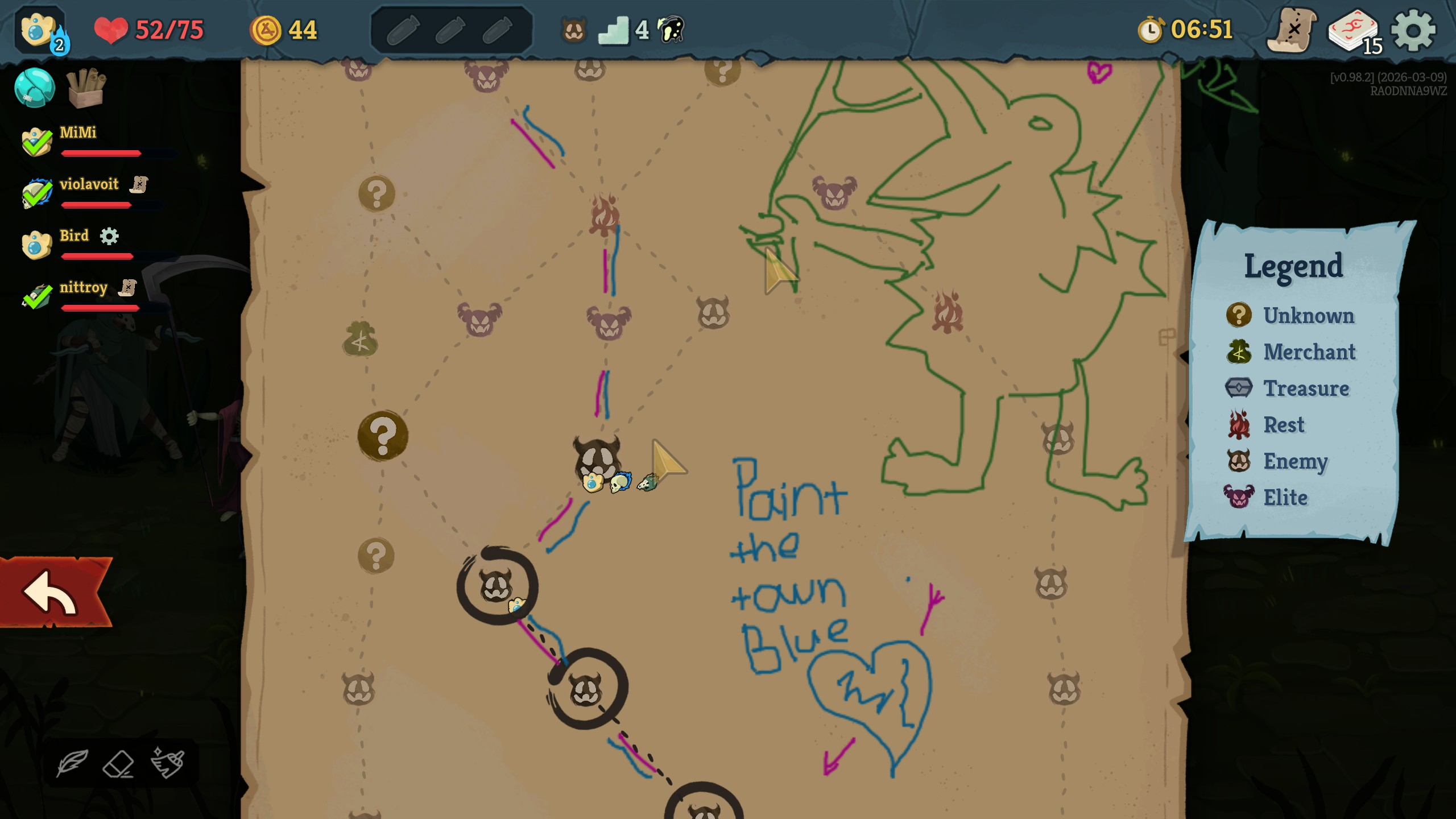Inspect the scroll crate relic

point(86,88)
